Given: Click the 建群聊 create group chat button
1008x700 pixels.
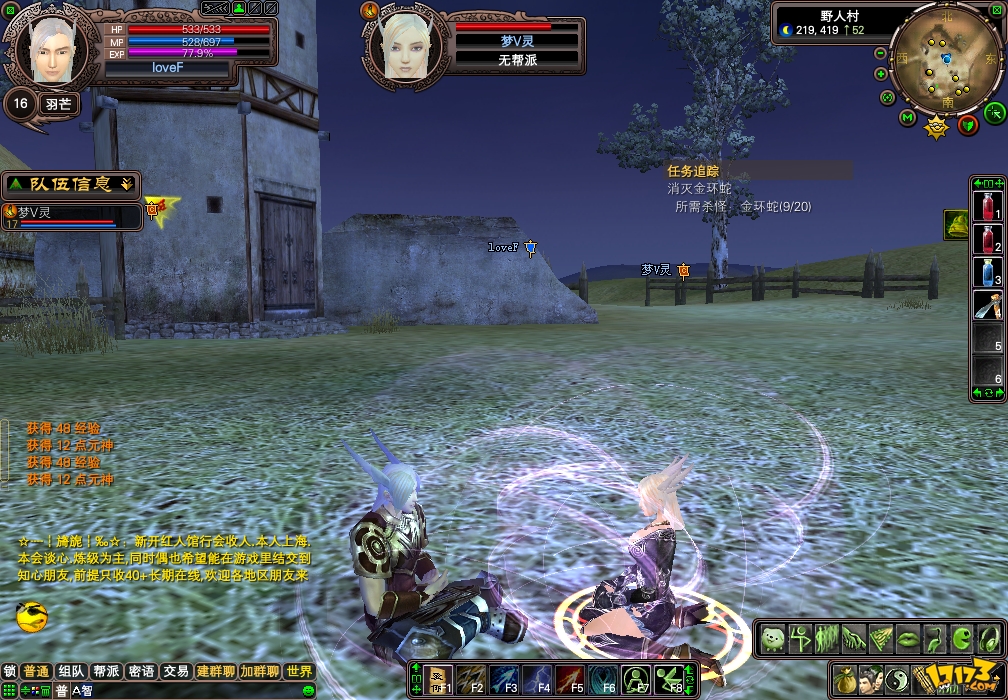Looking at the screenshot, I should pyautogui.click(x=216, y=672).
